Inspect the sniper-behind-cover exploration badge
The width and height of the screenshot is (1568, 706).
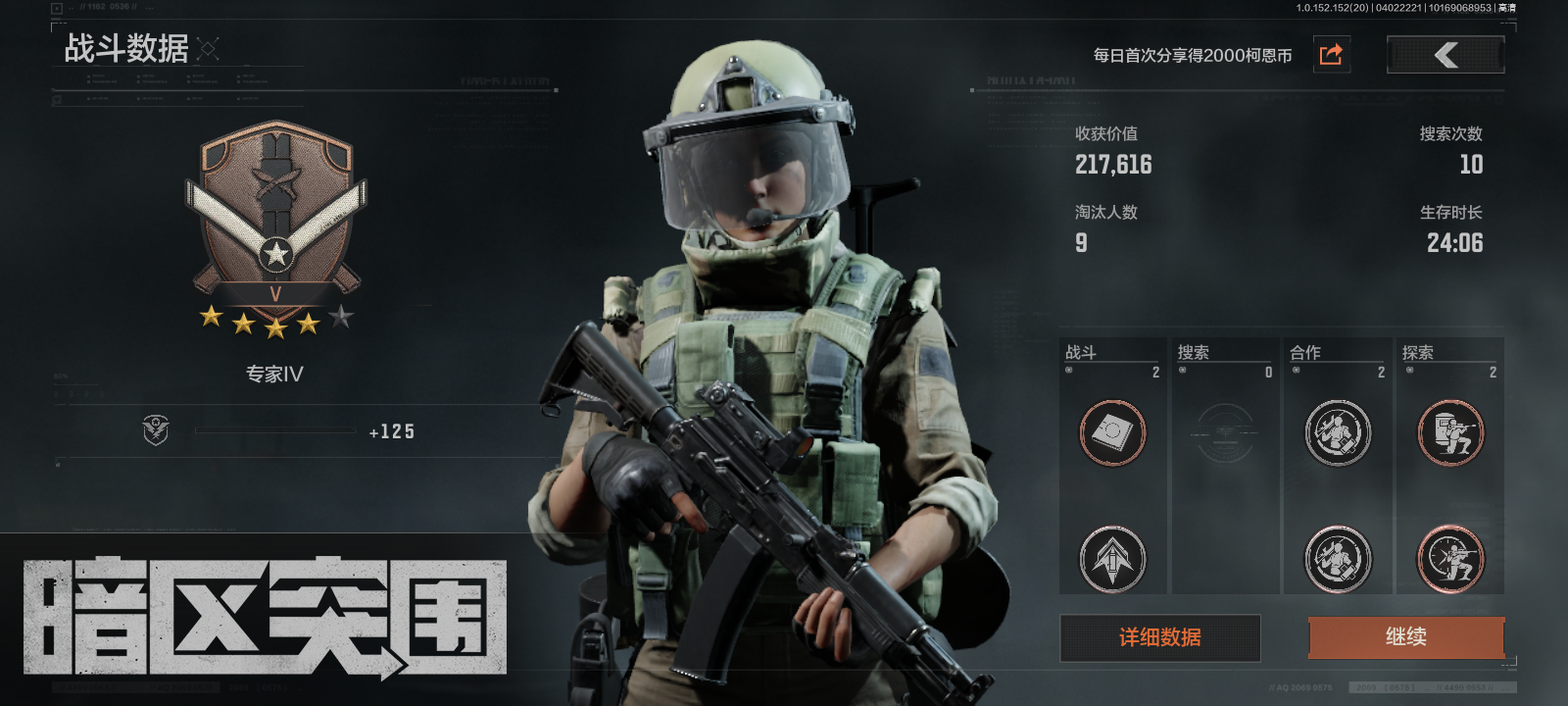[x=1450, y=432]
